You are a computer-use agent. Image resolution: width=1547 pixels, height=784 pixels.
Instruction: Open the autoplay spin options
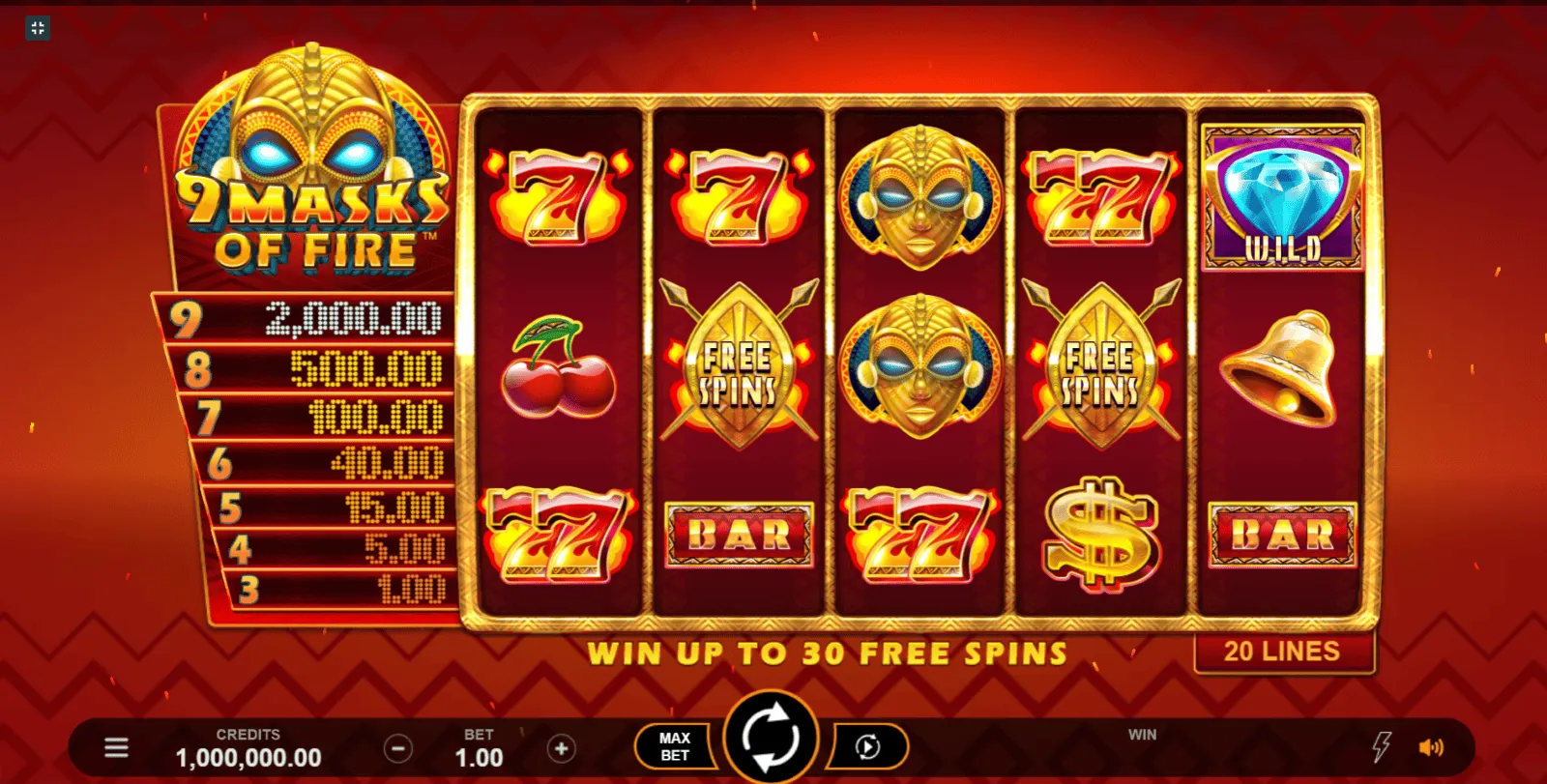point(865,744)
